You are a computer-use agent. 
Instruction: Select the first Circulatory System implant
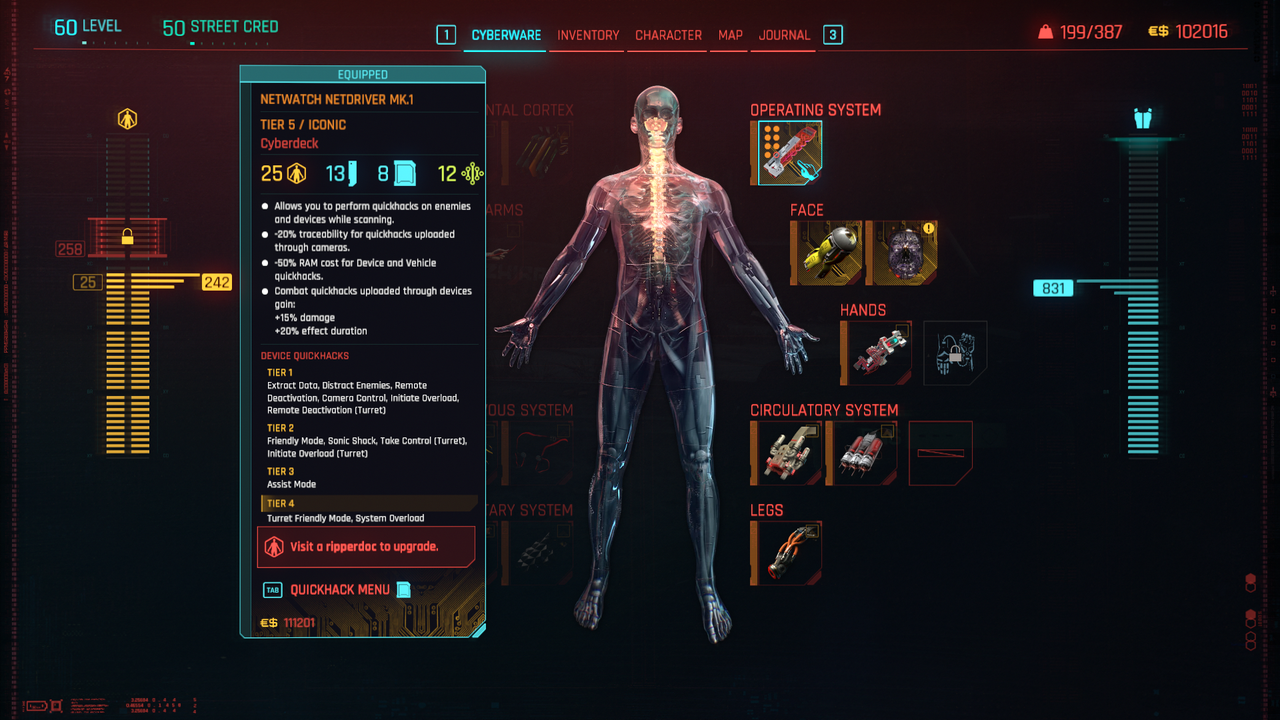click(x=786, y=453)
